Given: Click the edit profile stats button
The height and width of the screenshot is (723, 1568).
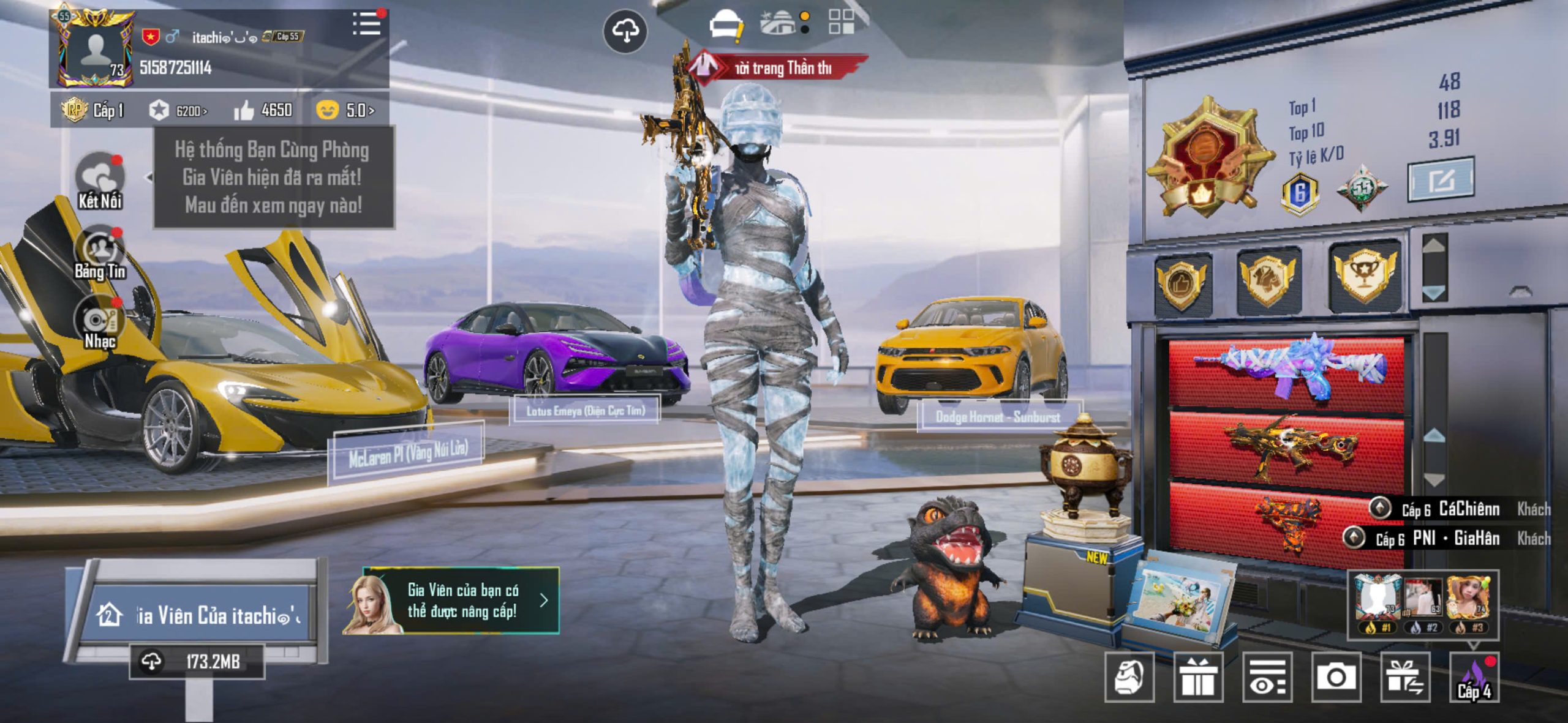Looking at the screenshot, I should pyautogui.click(x=1441, y=180).
